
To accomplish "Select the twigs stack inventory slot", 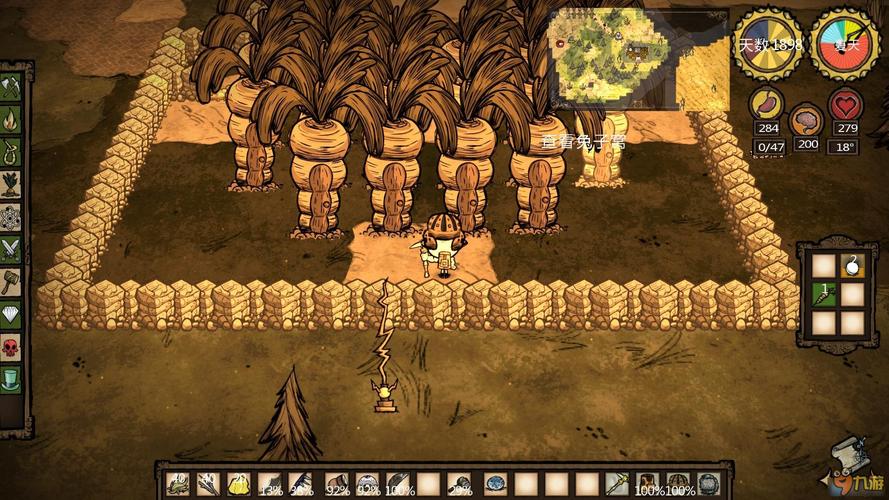I will (208, 484).
